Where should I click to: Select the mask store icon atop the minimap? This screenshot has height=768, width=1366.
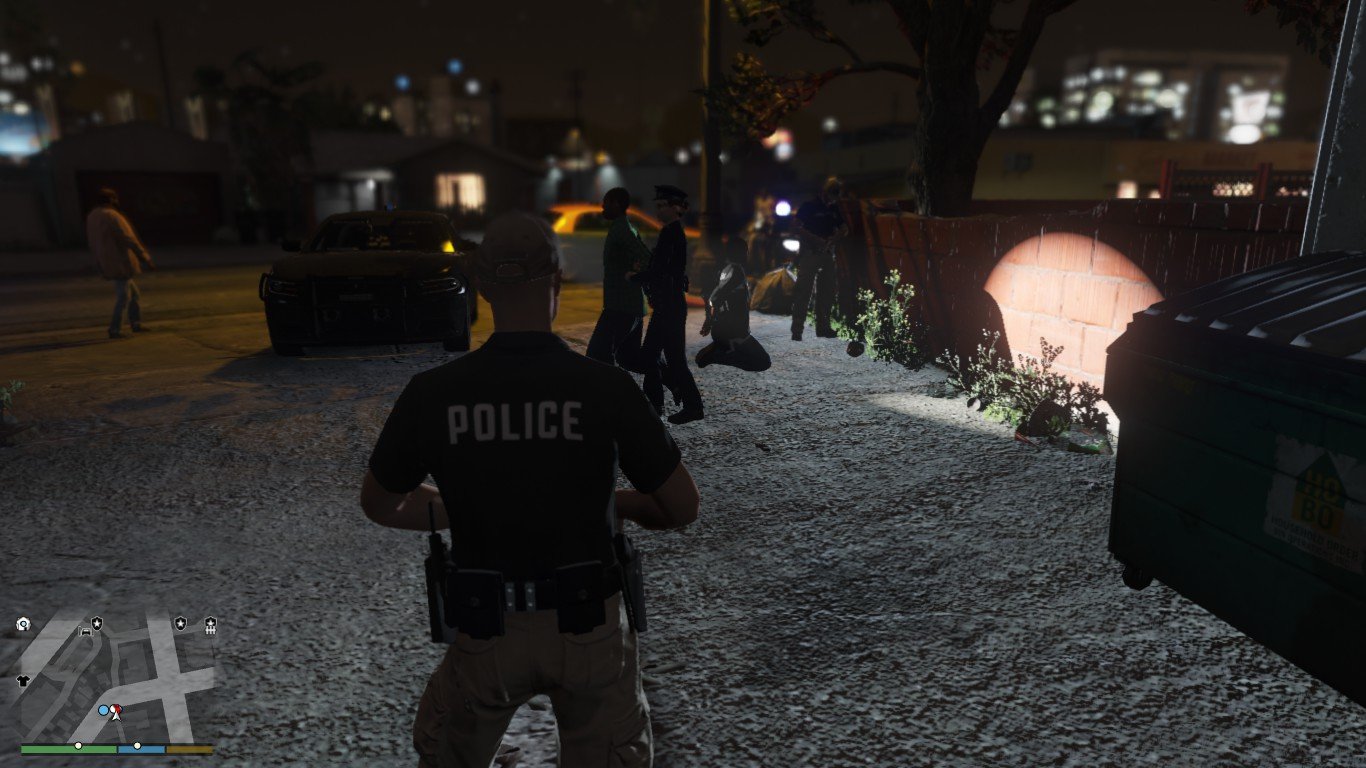tap(24, 622)
